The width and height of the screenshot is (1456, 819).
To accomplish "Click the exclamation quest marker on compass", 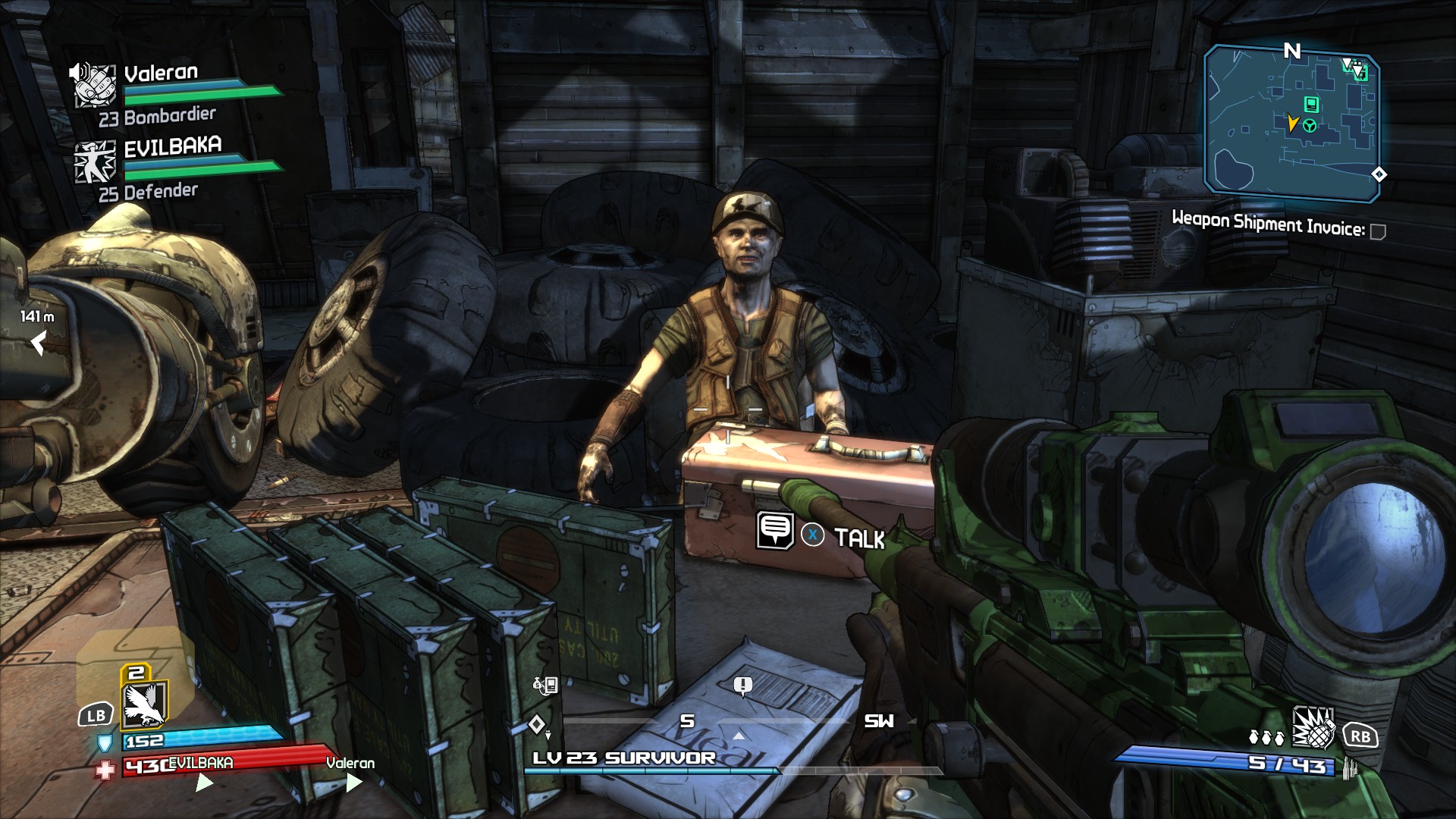I will (x=742, y=686).
